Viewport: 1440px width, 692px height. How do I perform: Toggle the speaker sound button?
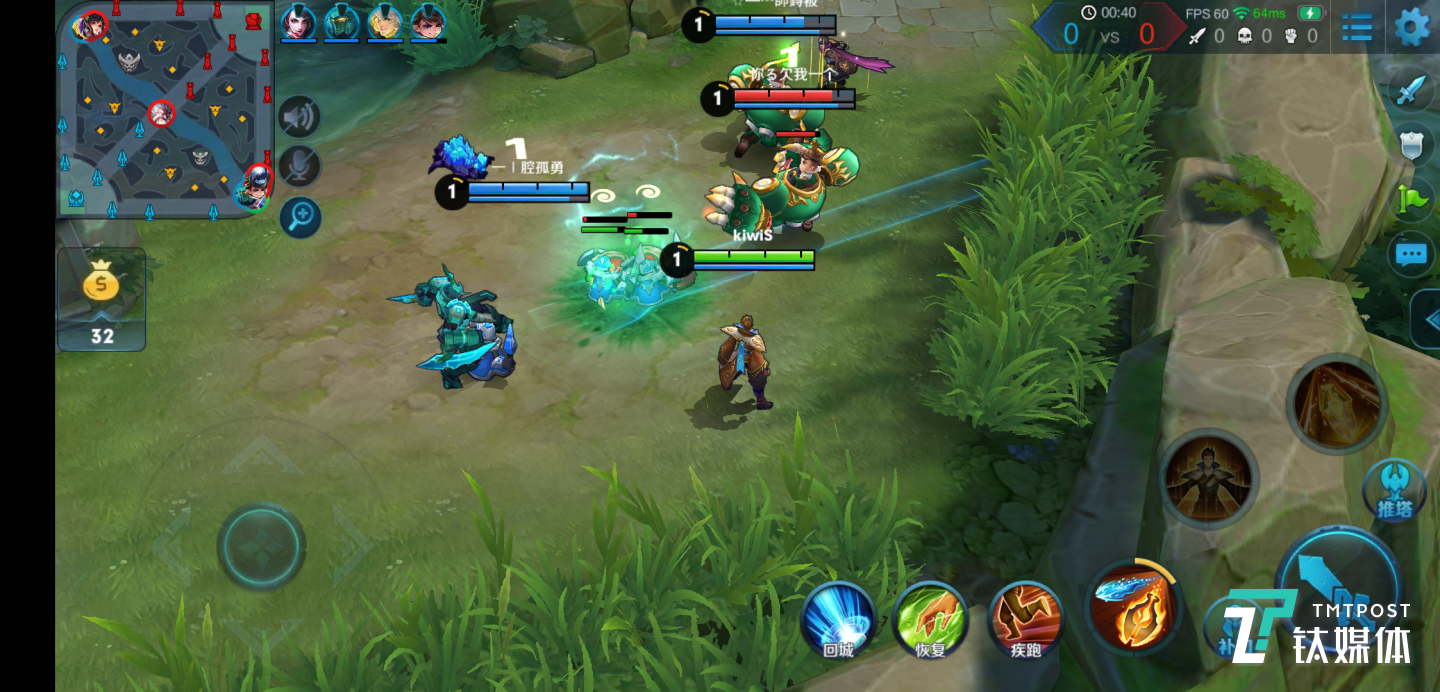[x=299, y=117]
